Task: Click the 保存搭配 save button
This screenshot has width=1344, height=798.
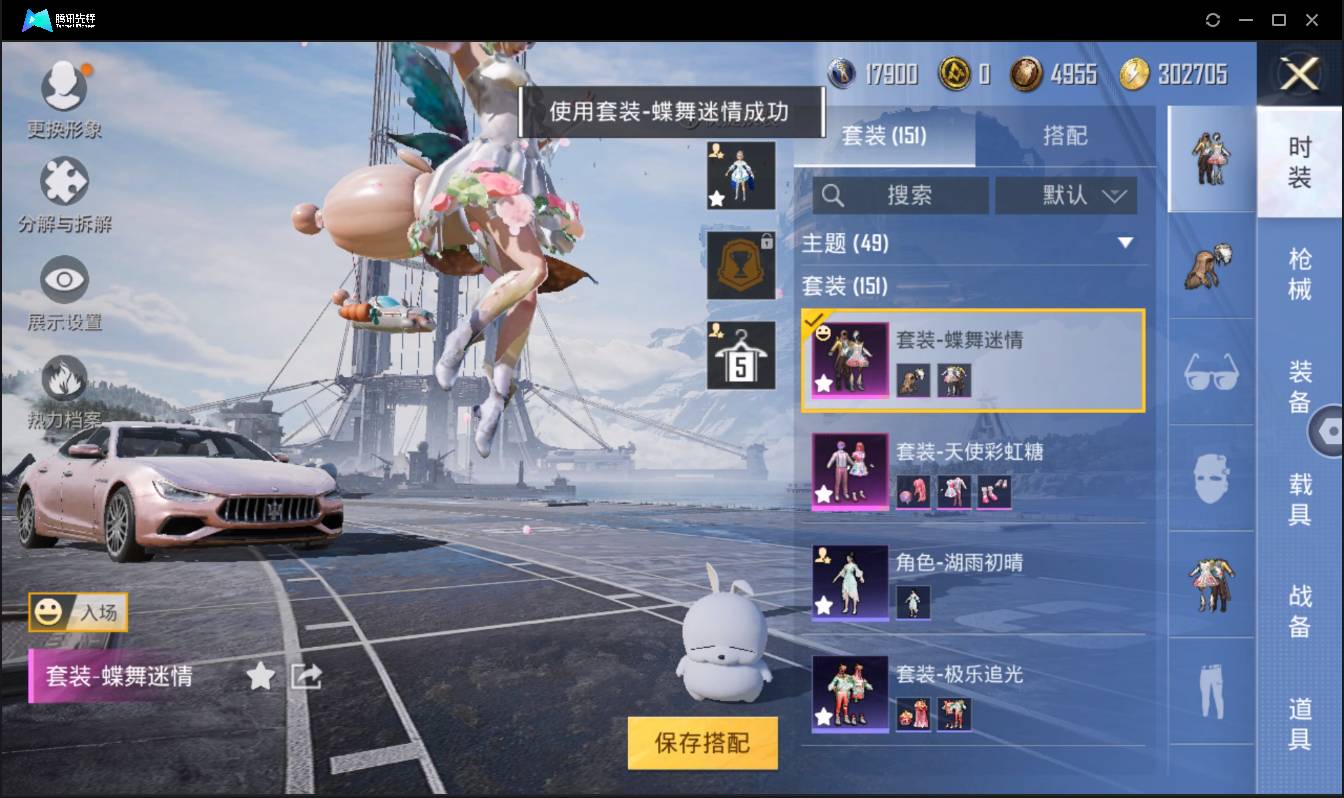Action: [702, 744]
